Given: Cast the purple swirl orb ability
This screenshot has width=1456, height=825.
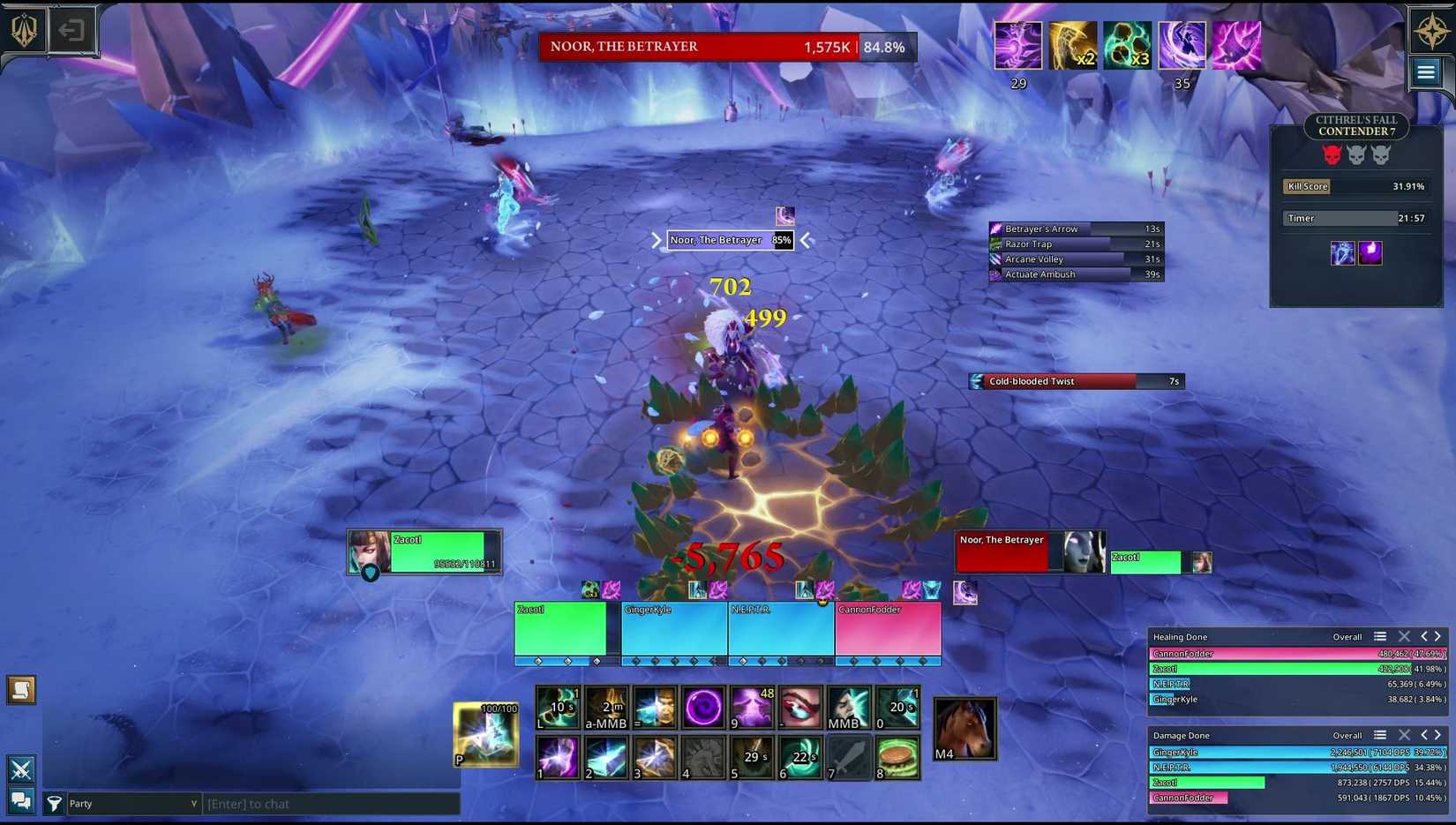Looking at the screenshot, I should (702, 708).
